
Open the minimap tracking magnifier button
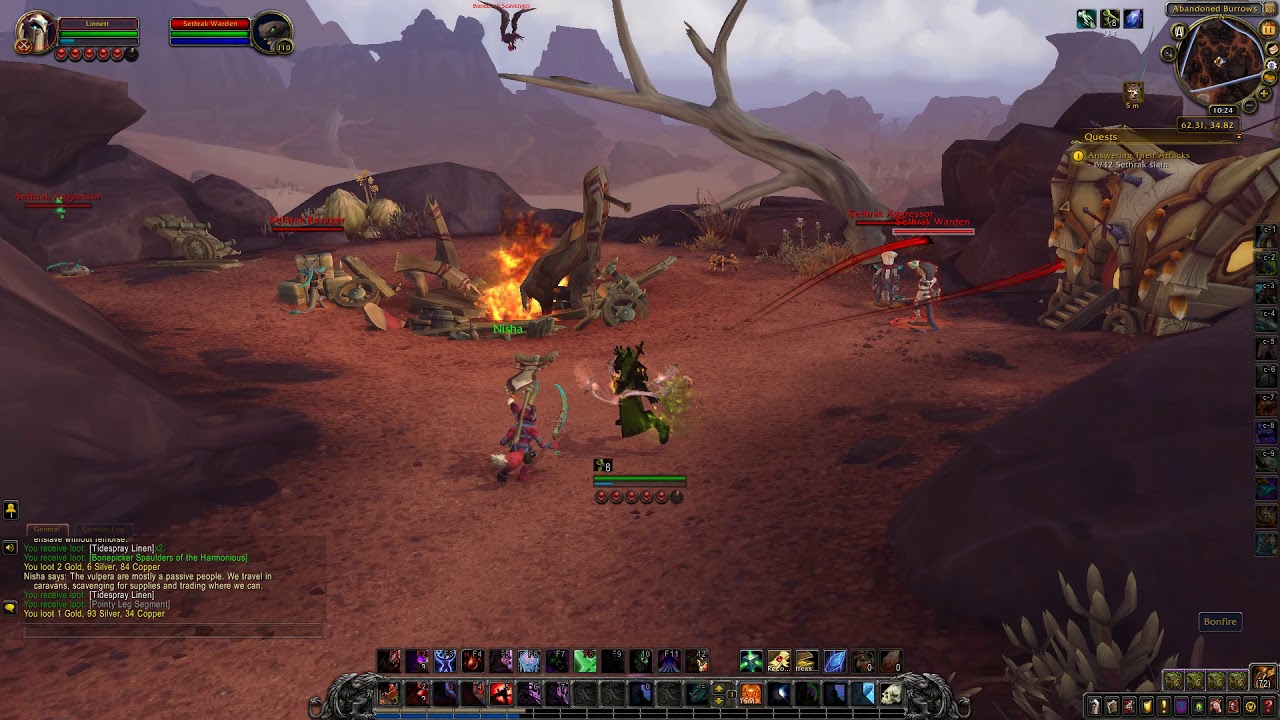[x=1169, y=53]
